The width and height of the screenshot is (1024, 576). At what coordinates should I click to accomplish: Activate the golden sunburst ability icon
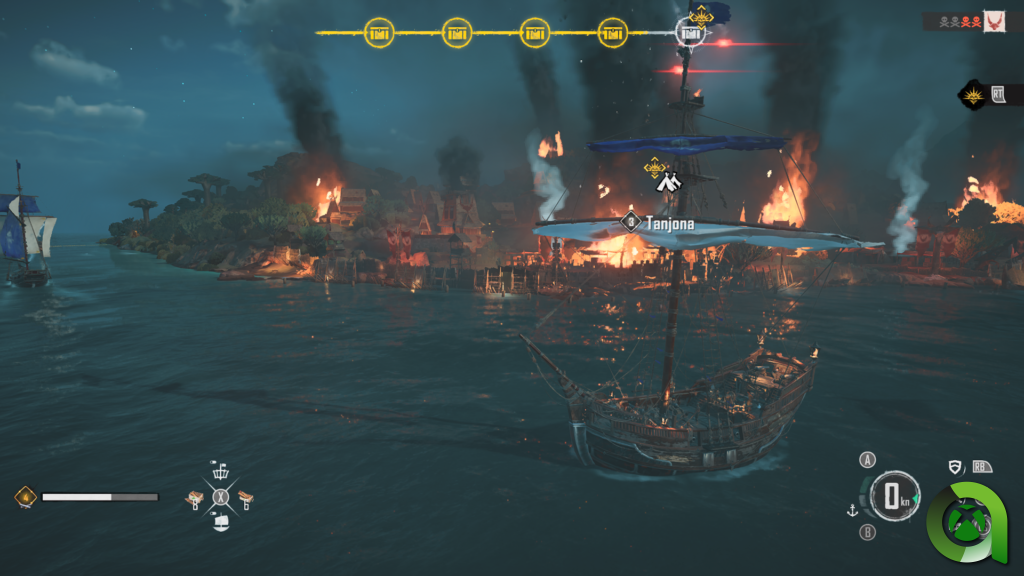(x=972, y=95)
